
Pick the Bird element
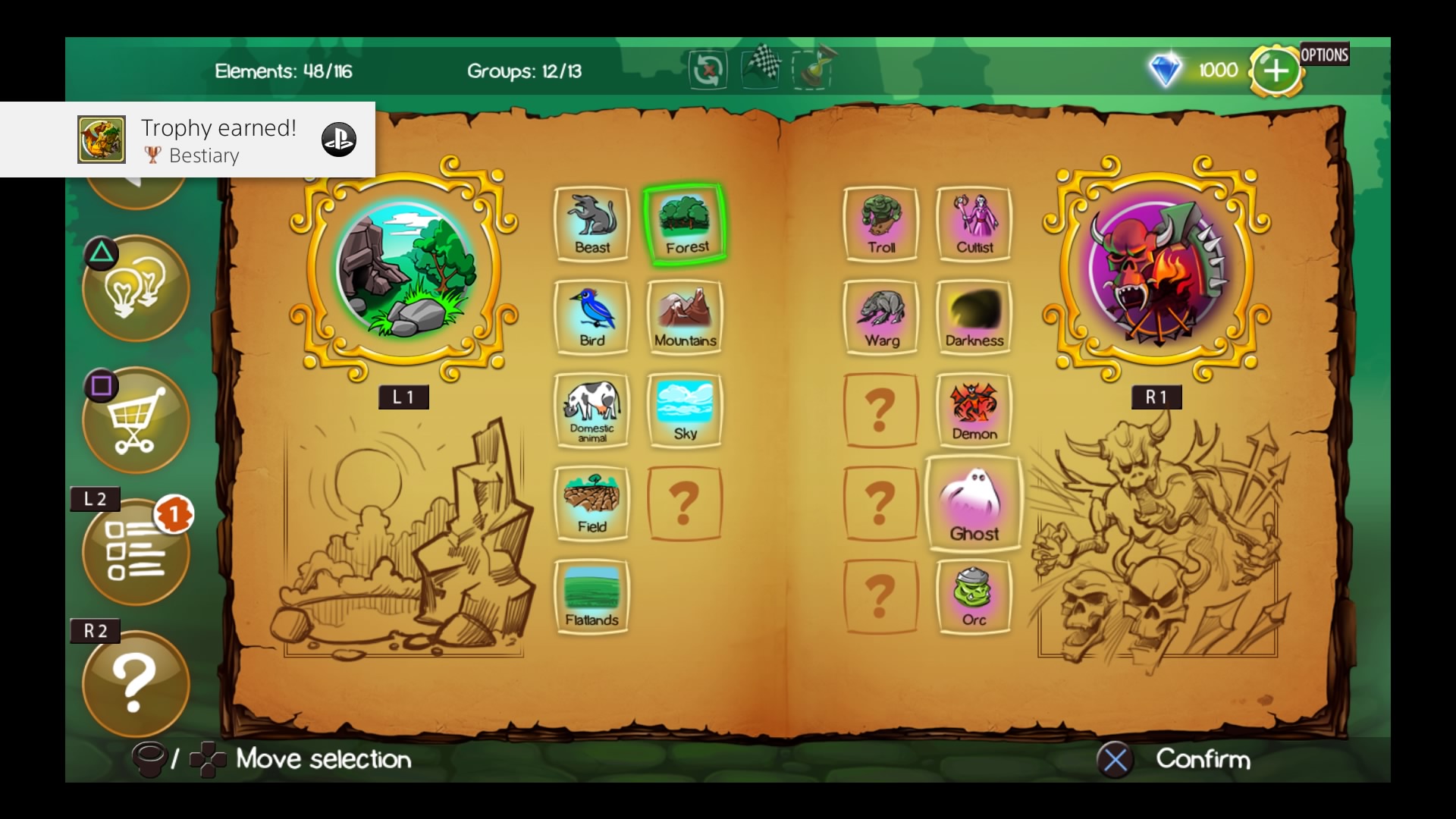point(592,317)
